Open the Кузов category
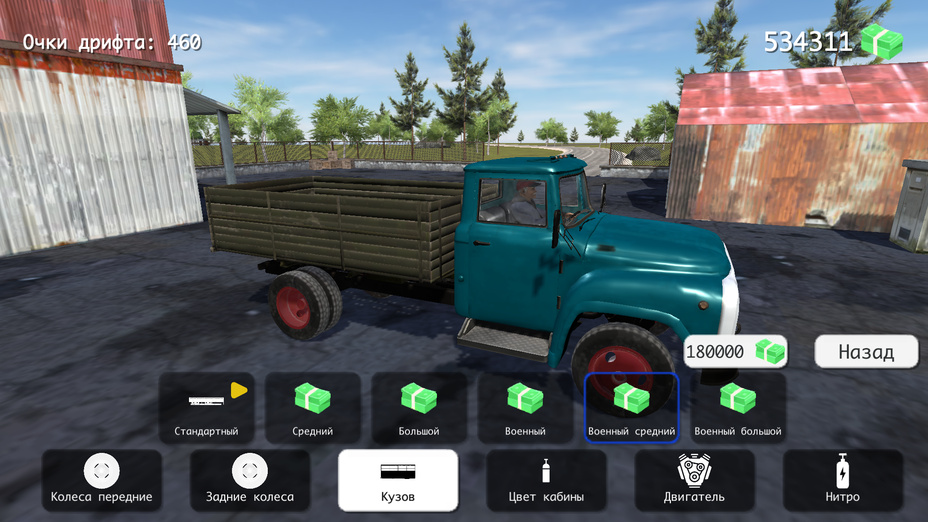The height and width of the screenshot is (522, 928). coord(398,480)
